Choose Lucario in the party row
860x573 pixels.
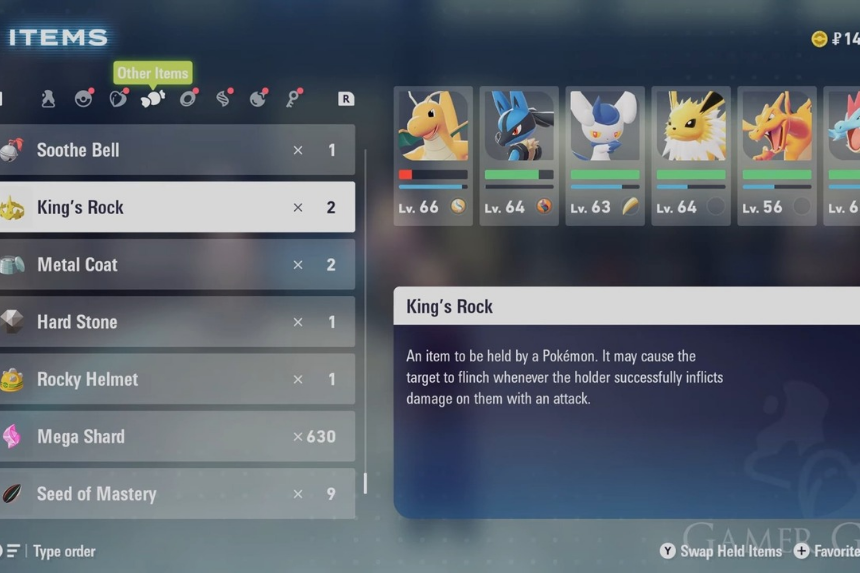coord(519,155)
